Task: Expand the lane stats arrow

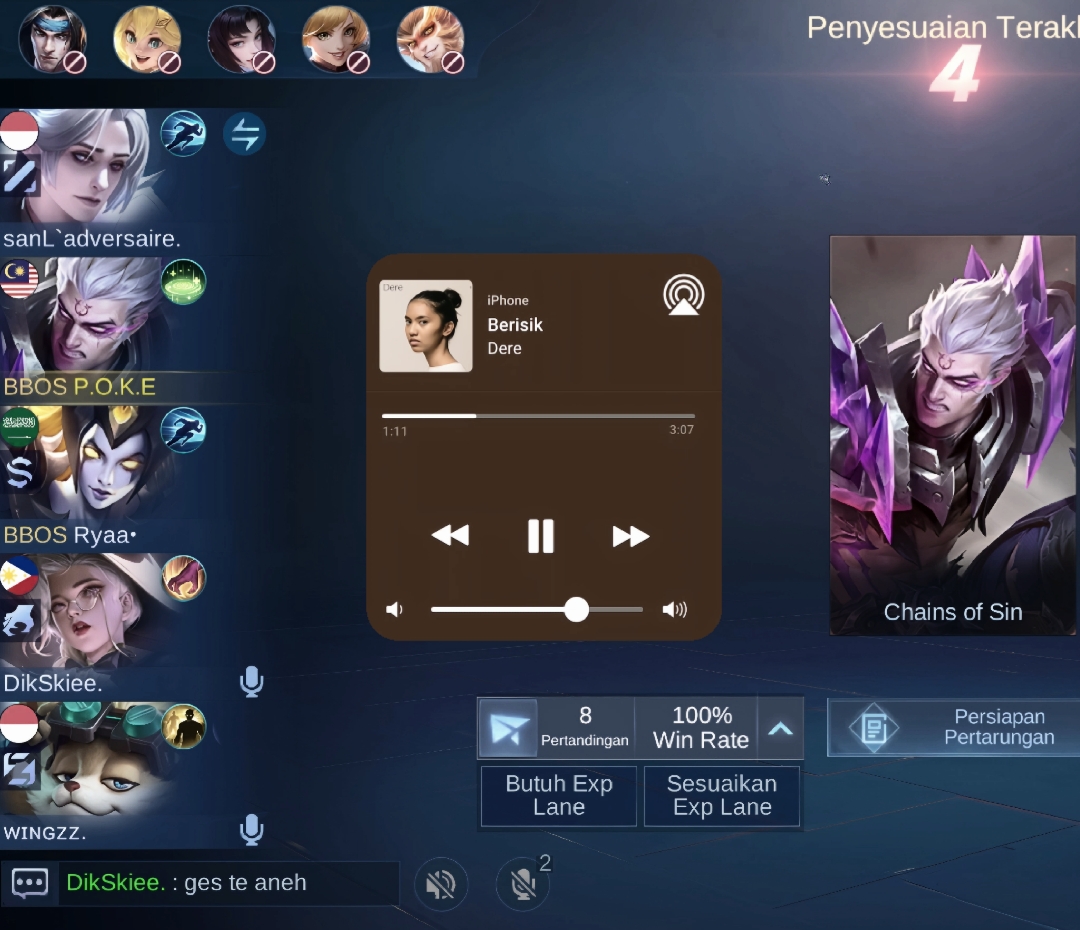Action: pyautogui.click(x=780, y=728)
